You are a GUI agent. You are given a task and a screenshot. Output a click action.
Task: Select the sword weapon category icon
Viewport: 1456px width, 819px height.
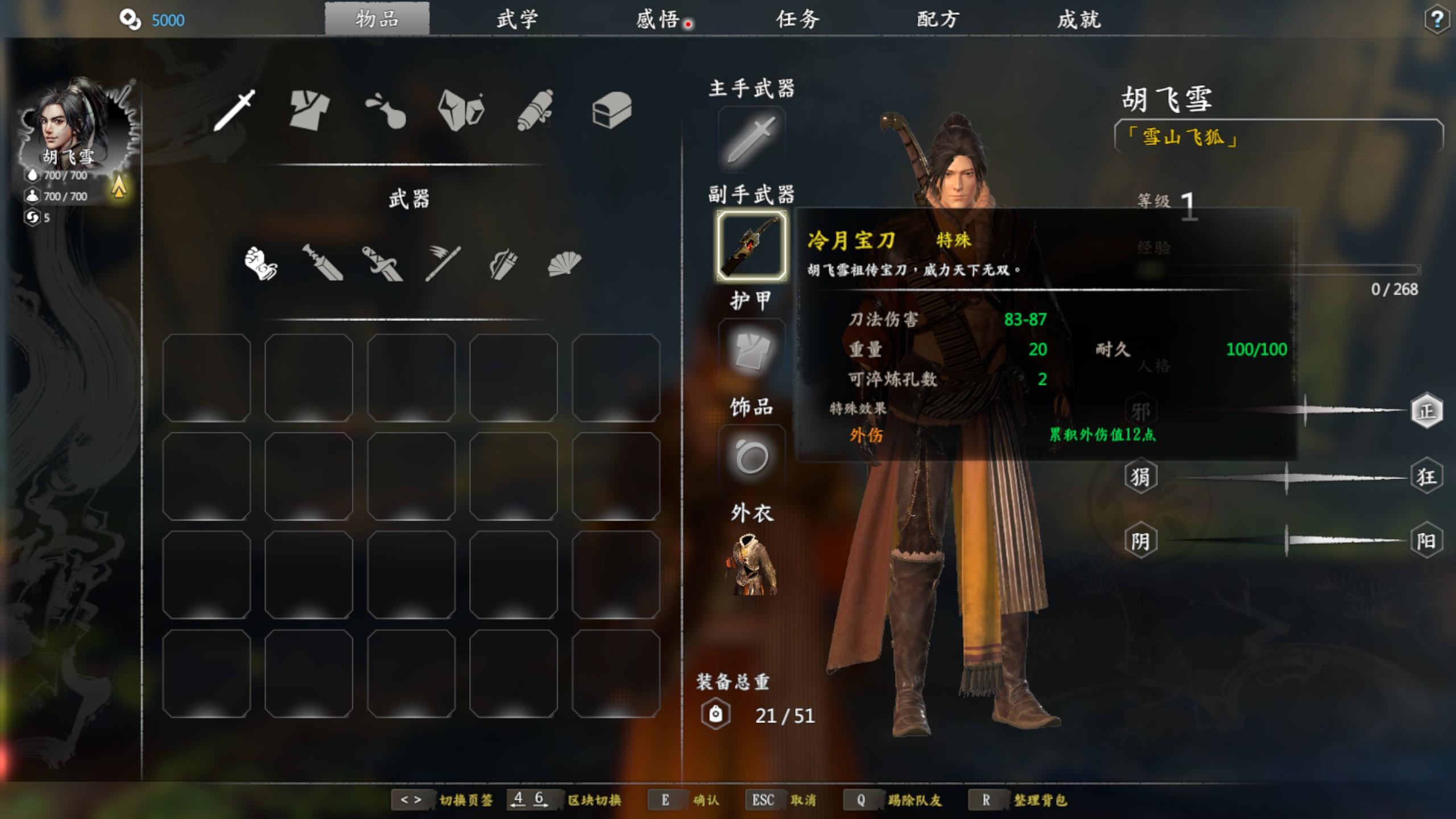(x=234, y=110)
